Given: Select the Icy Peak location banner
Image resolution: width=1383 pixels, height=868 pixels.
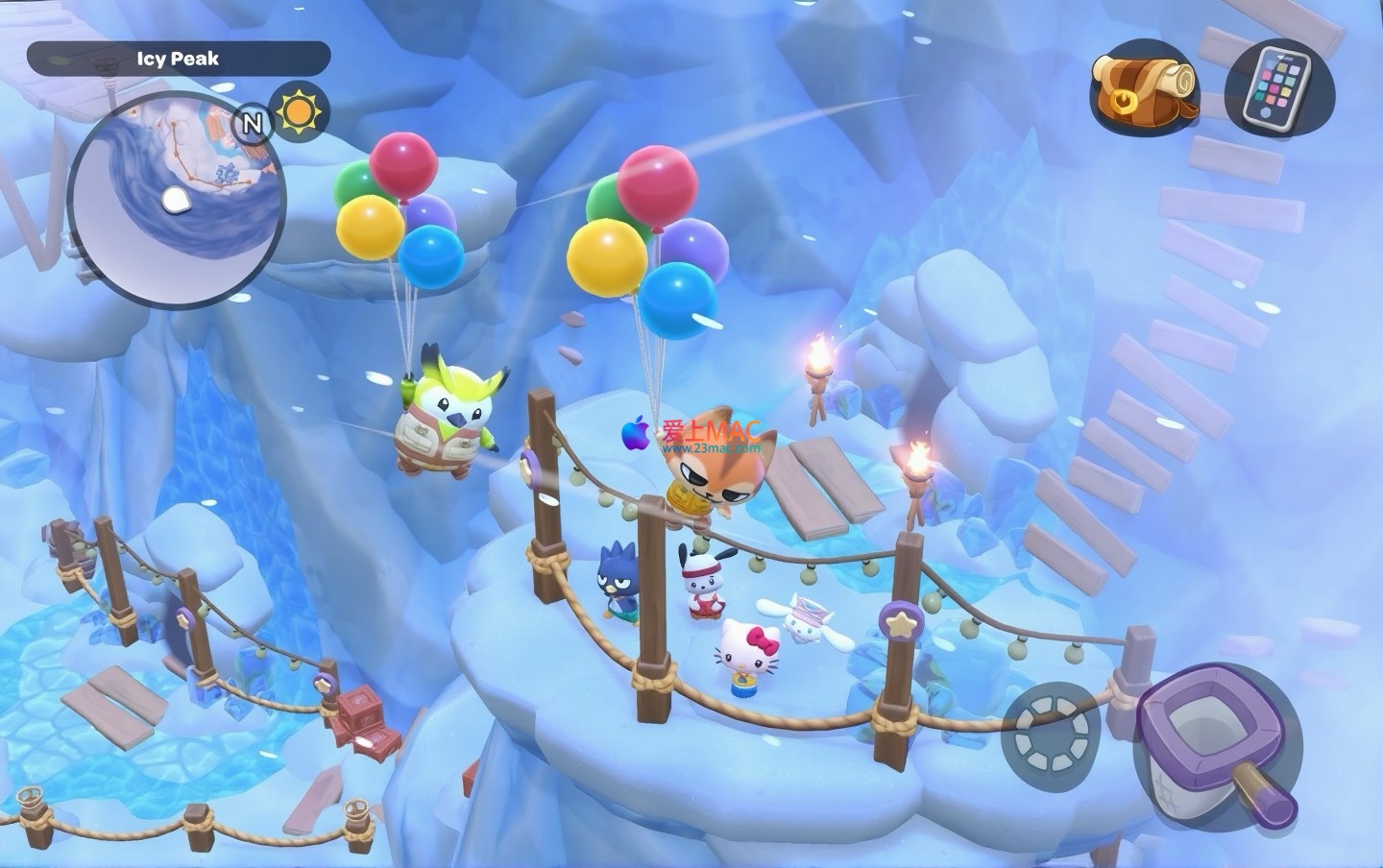Looking at the screenshot, I should point(178,60).
